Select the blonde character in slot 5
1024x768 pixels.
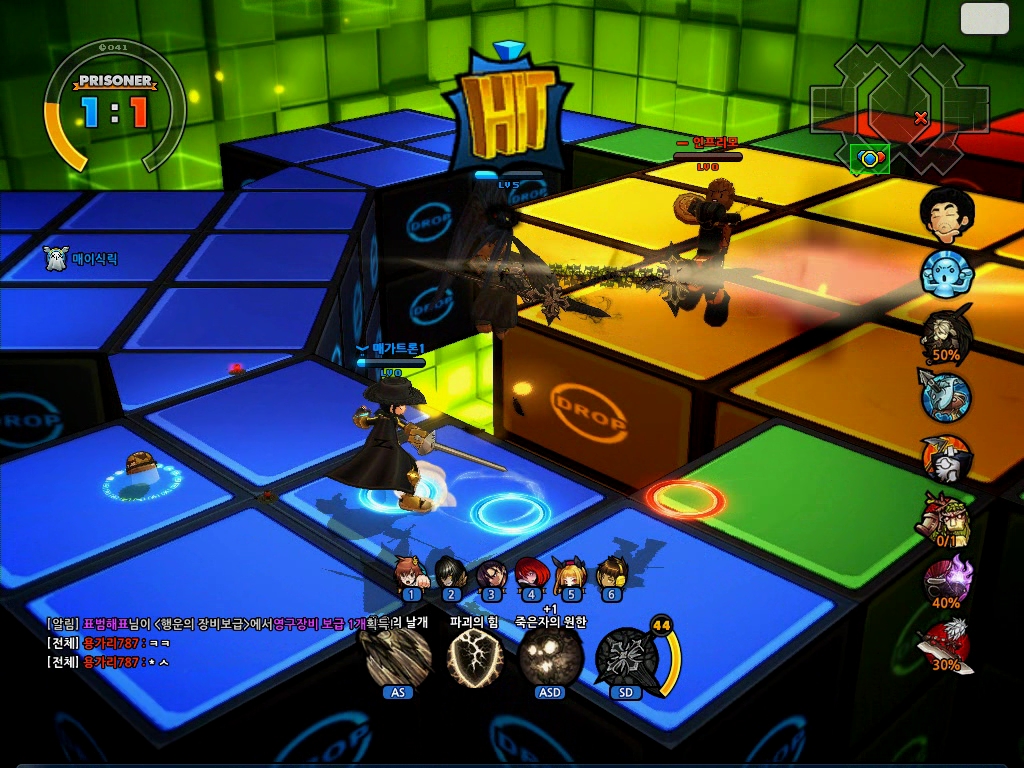(x=571, y=574)
